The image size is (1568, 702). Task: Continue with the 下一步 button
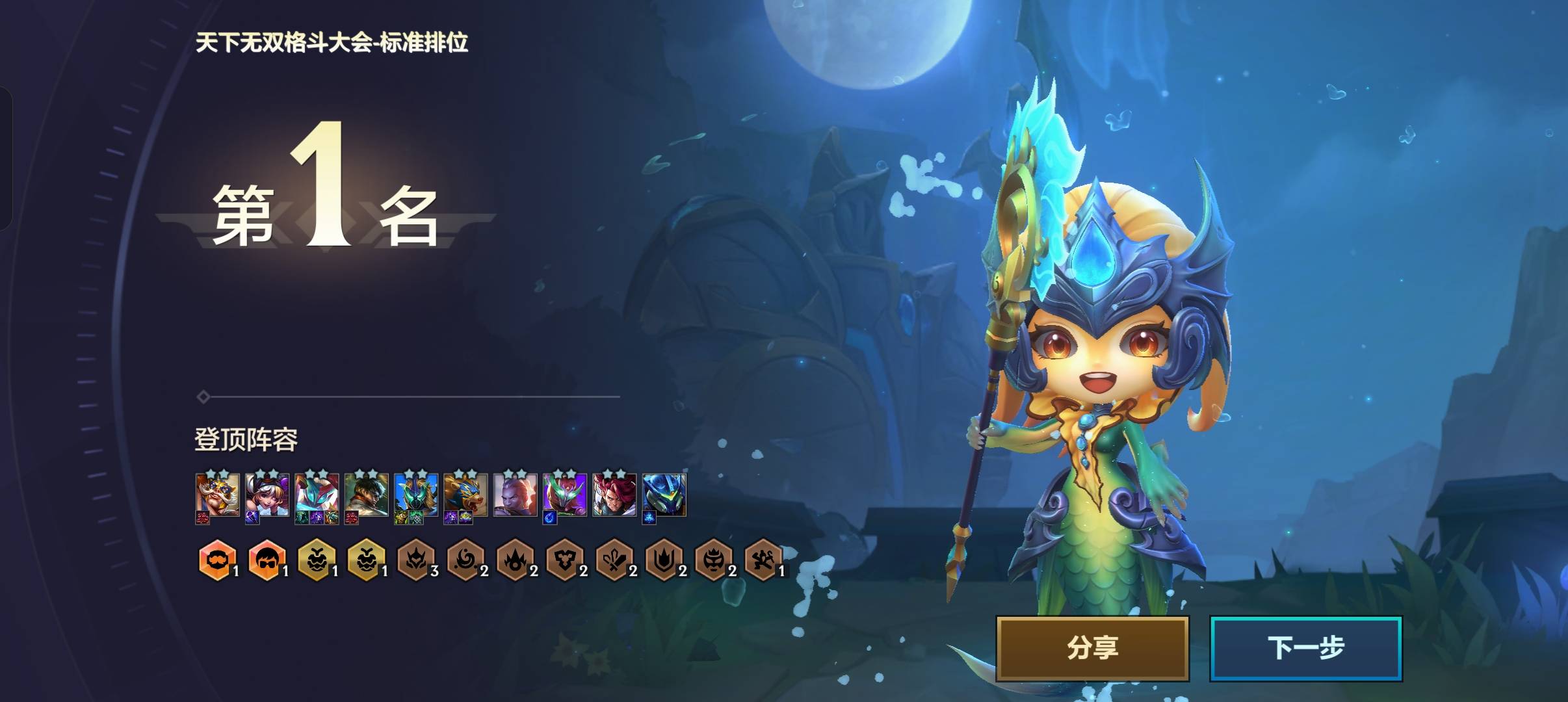1305,648
